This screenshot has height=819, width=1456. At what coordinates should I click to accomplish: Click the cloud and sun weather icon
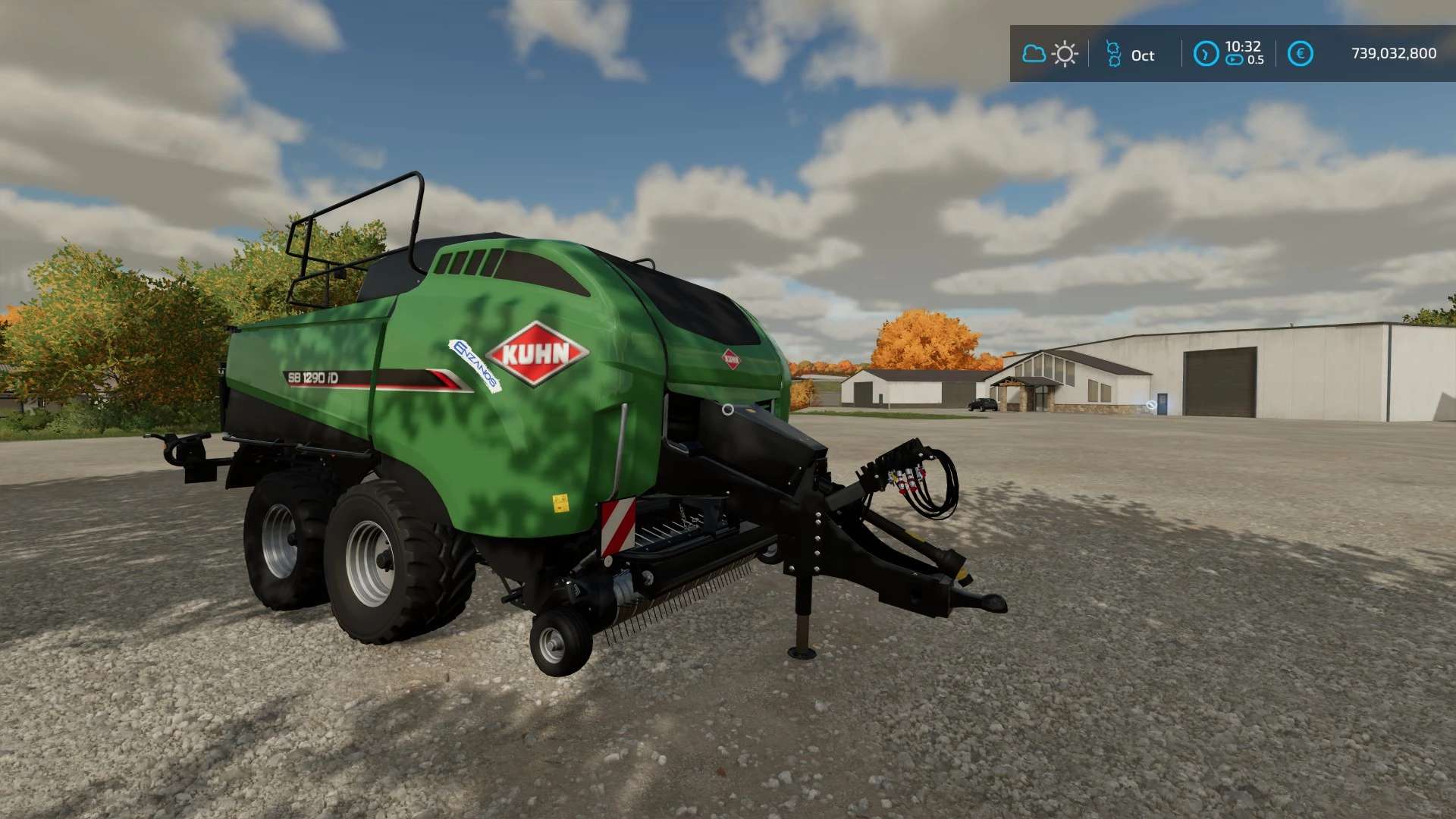pyautogui.click(x=1050, y=54)
